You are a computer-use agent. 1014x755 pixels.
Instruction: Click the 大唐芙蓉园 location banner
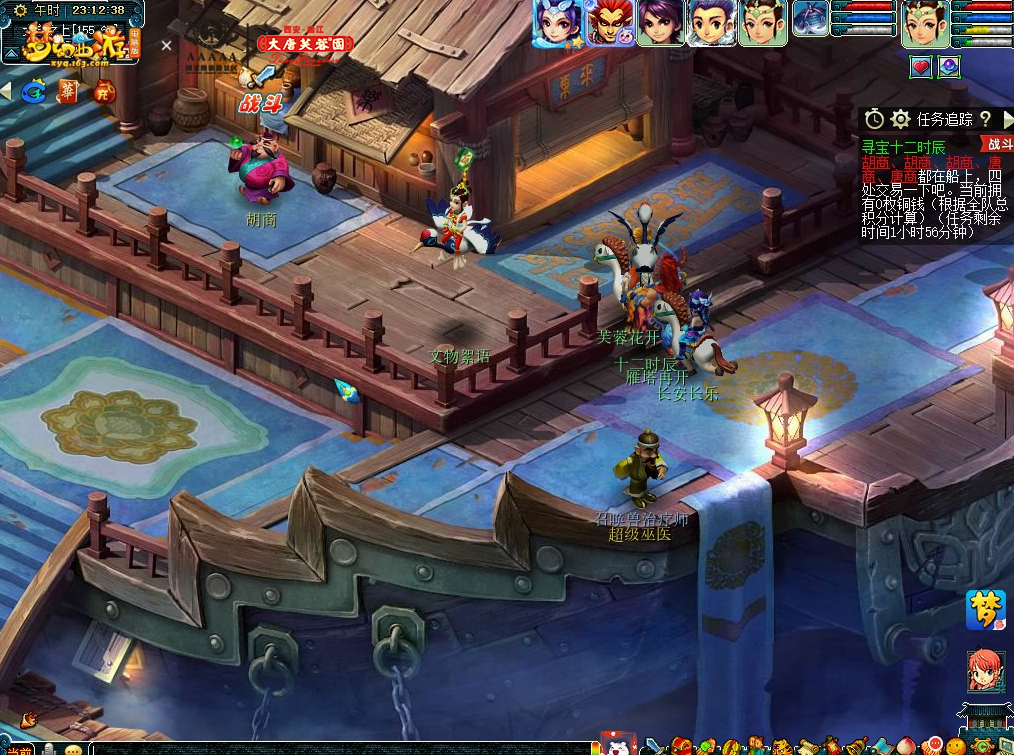305,45
